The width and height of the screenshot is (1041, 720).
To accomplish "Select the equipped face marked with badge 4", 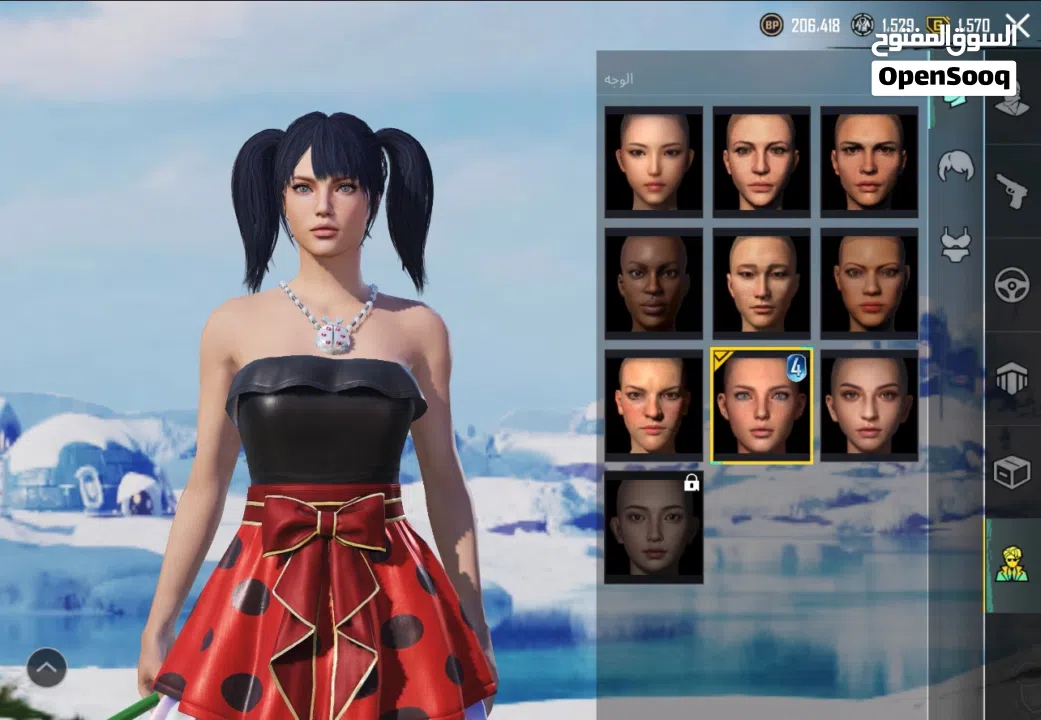I will (x=762, y=406).
